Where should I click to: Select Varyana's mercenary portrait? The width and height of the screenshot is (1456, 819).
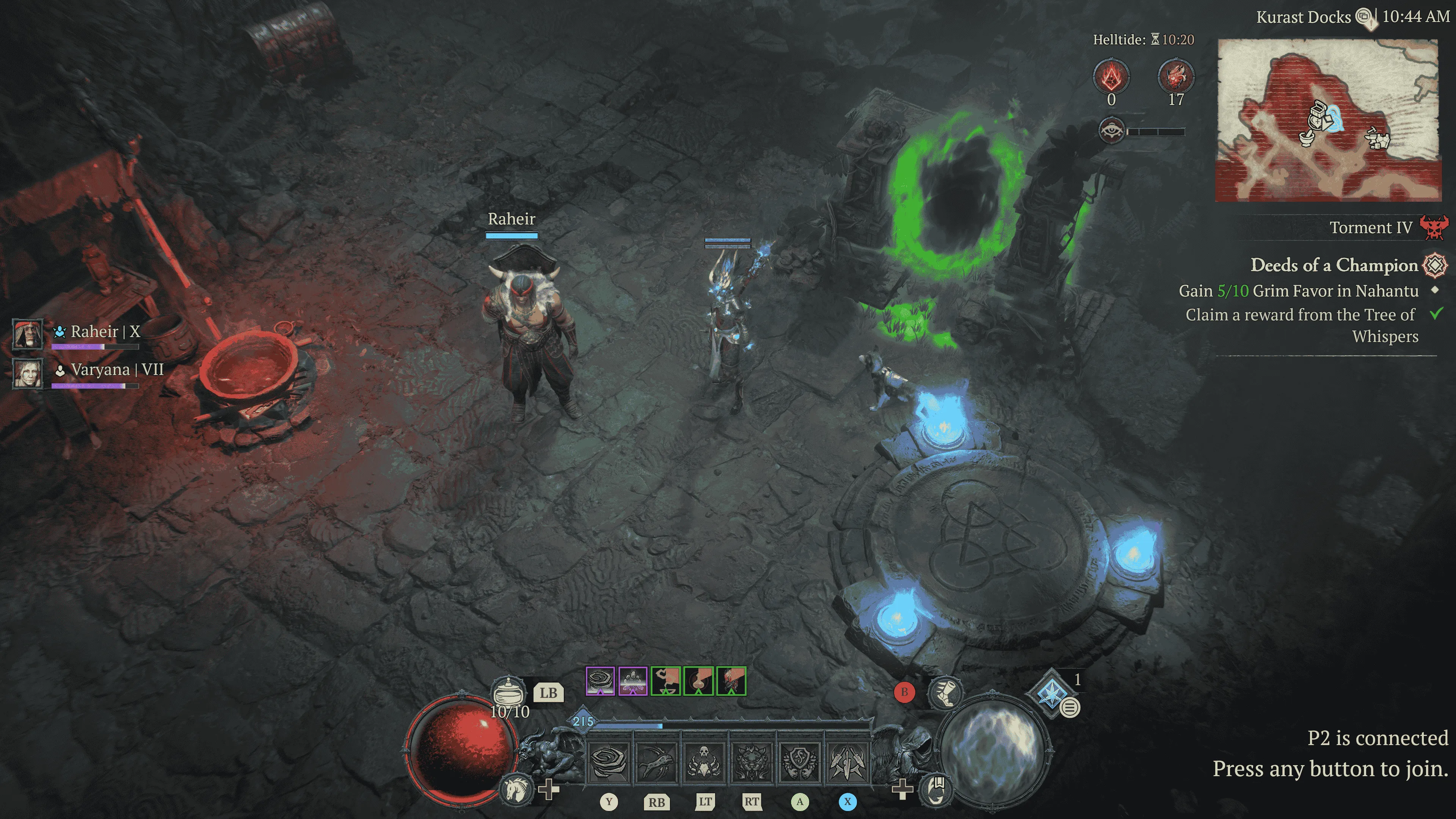(x=28, y=373)
